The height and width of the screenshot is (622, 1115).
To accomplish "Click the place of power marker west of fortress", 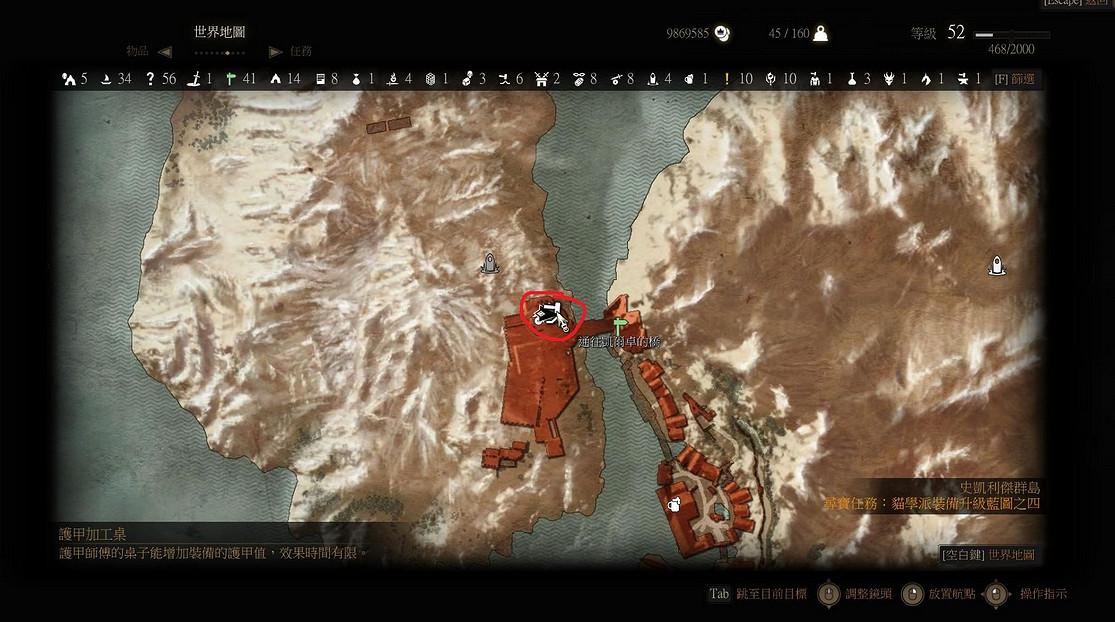I will pos(489,263).
